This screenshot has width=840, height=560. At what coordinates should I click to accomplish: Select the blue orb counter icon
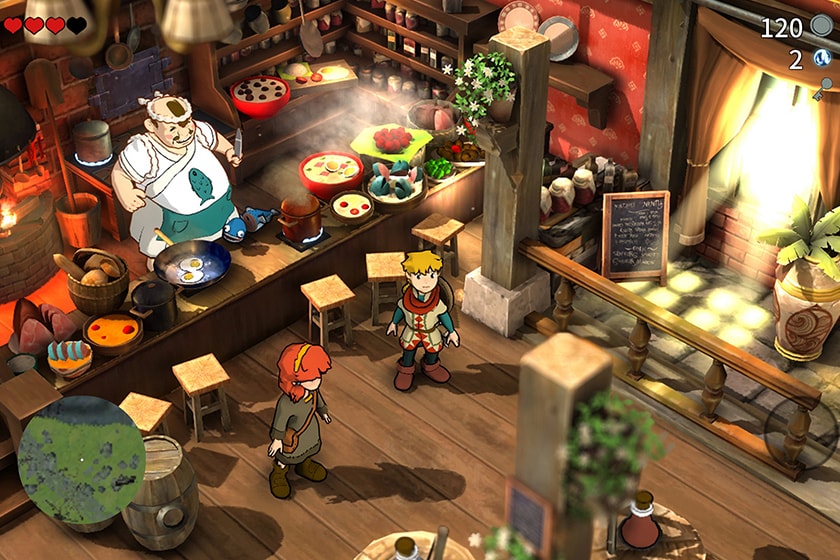(x=822, y=59)
